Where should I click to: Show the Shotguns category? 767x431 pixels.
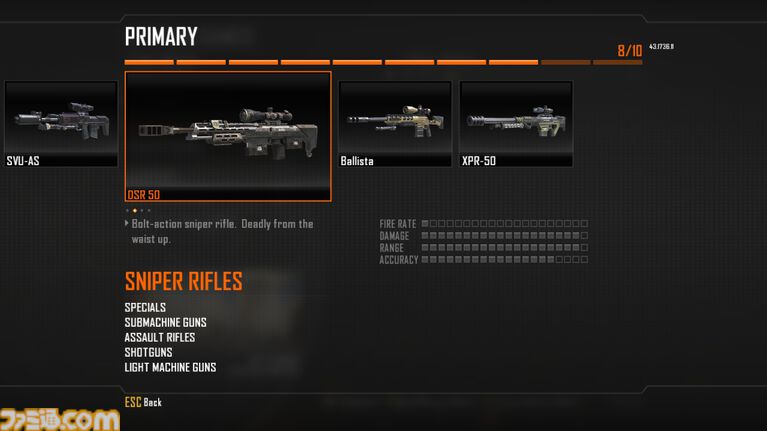click(149, 352)
